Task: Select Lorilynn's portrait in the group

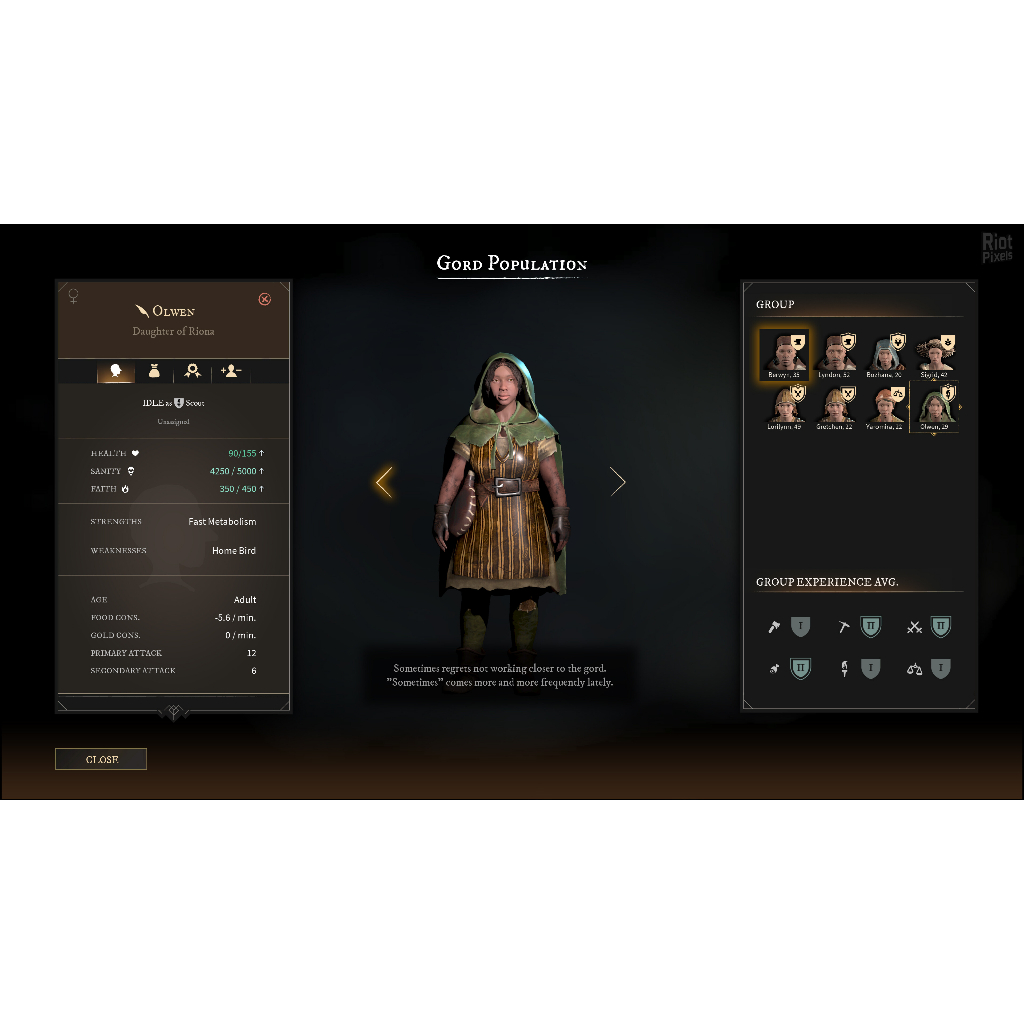Action: [783, 405]
